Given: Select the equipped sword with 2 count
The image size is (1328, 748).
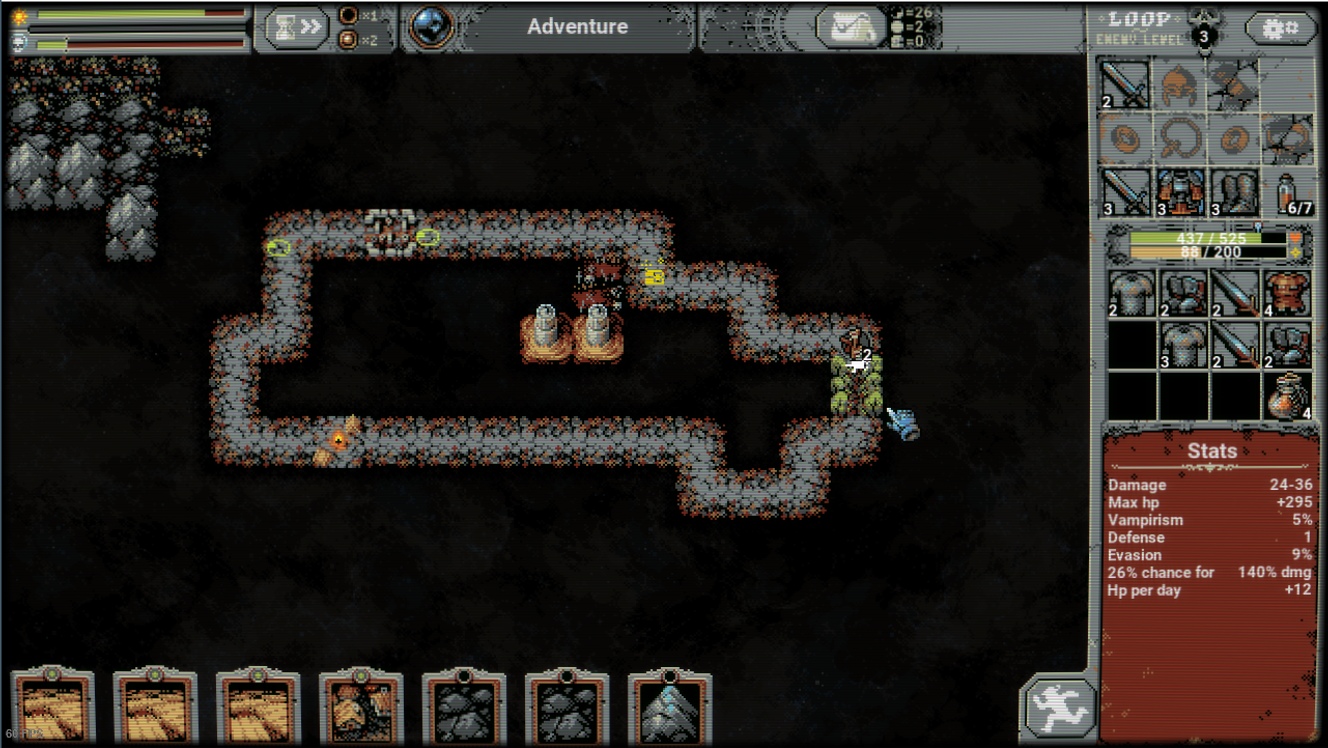Looking at the screenshot, I should point(1124,84).
